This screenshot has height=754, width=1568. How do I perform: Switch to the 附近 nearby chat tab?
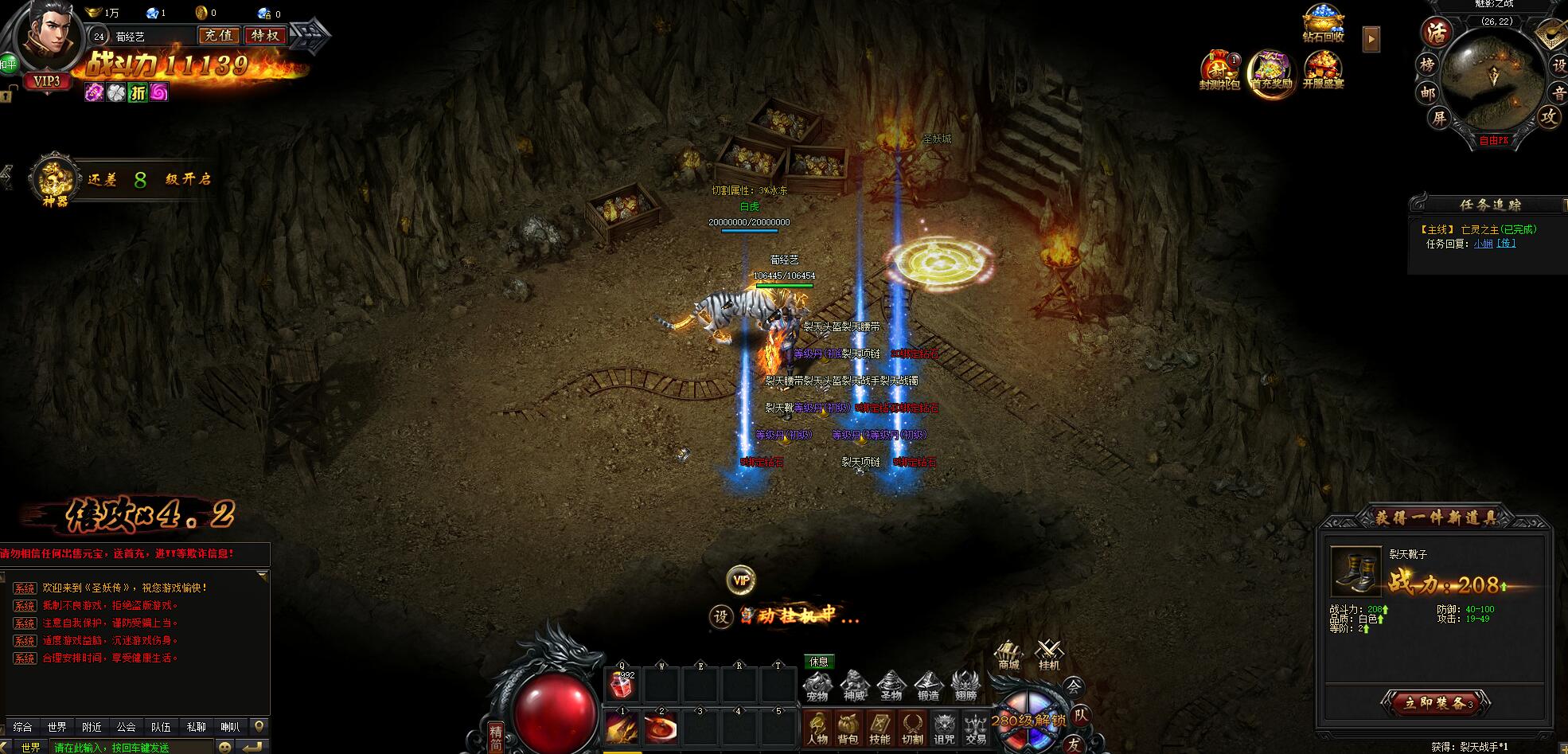[x=92, y=727]
